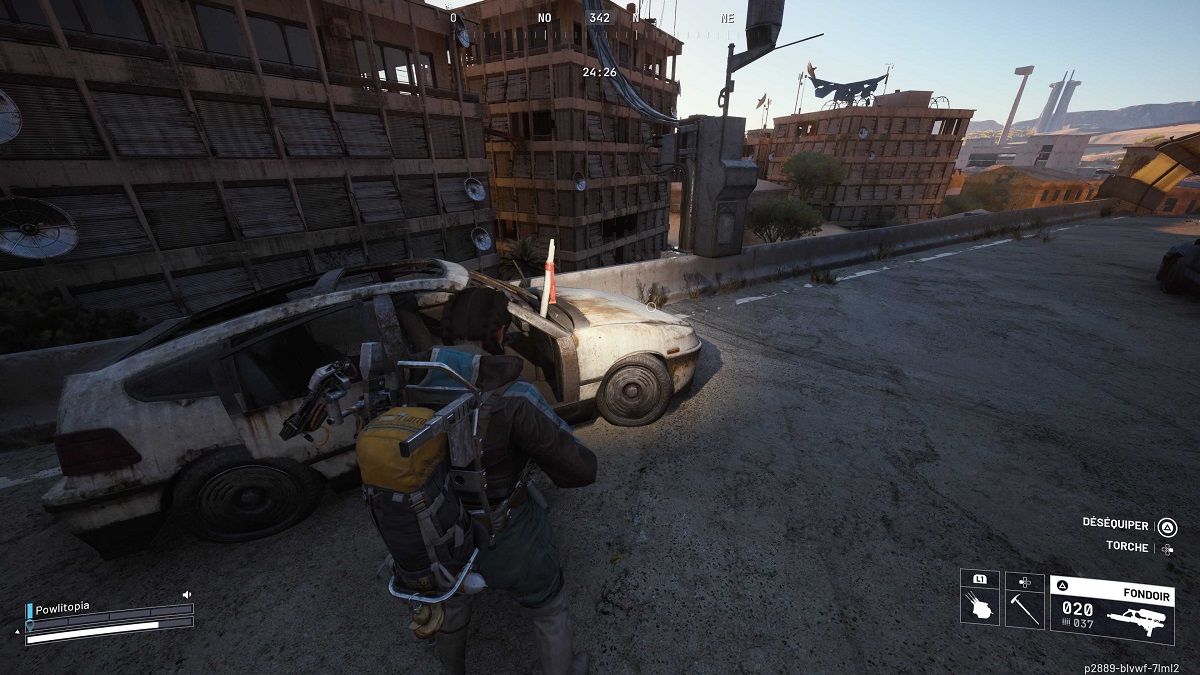Click the speaker voice icon above player bars
The image size is (1200, 675).
[x=186, y=594]
